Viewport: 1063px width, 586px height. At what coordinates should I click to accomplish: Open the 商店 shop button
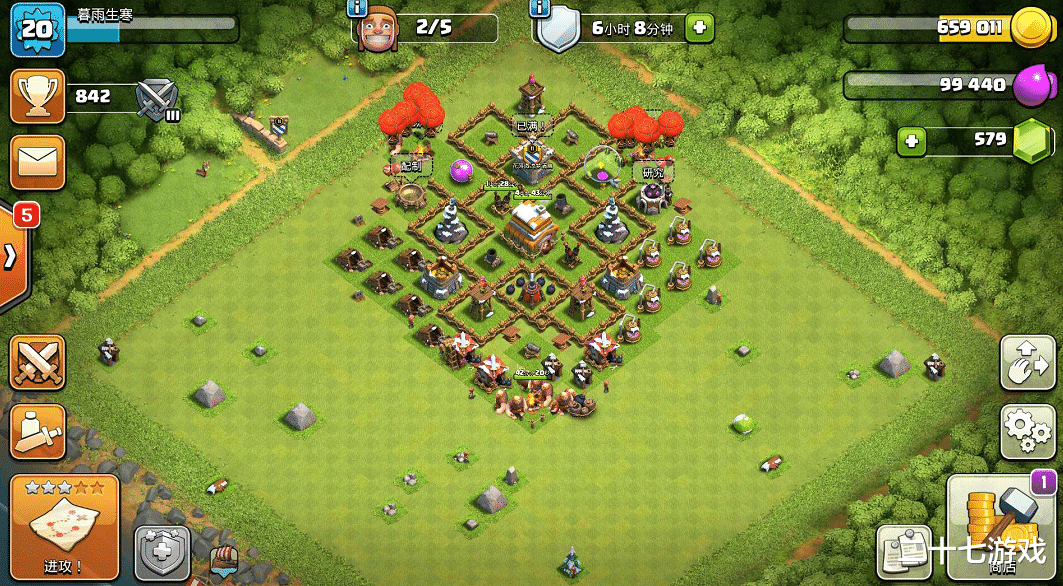[1001, 525]
